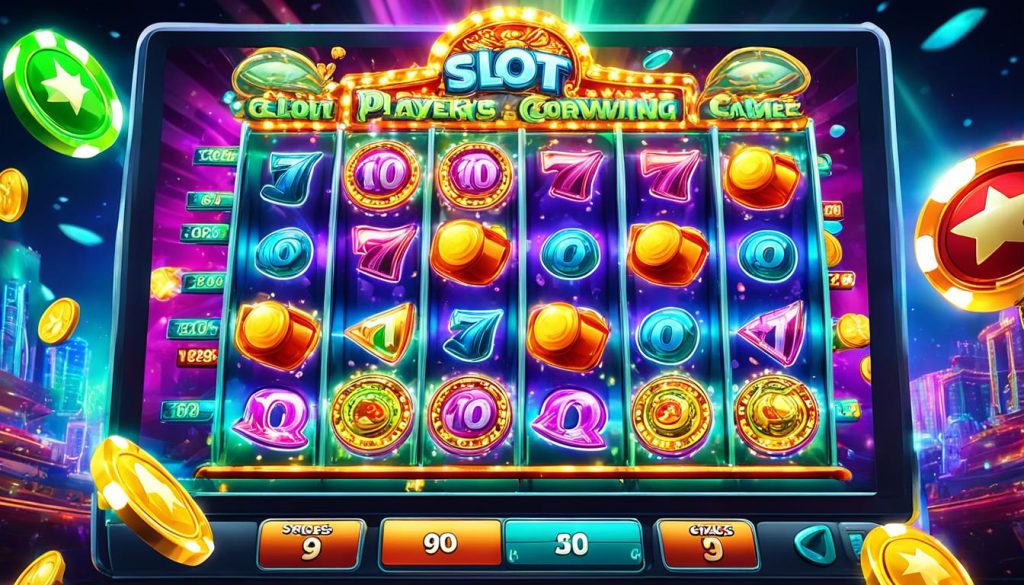Viewport: 1024px width, 585px height.
Task: Select the teal 30 button
Action: pos(572,545)
